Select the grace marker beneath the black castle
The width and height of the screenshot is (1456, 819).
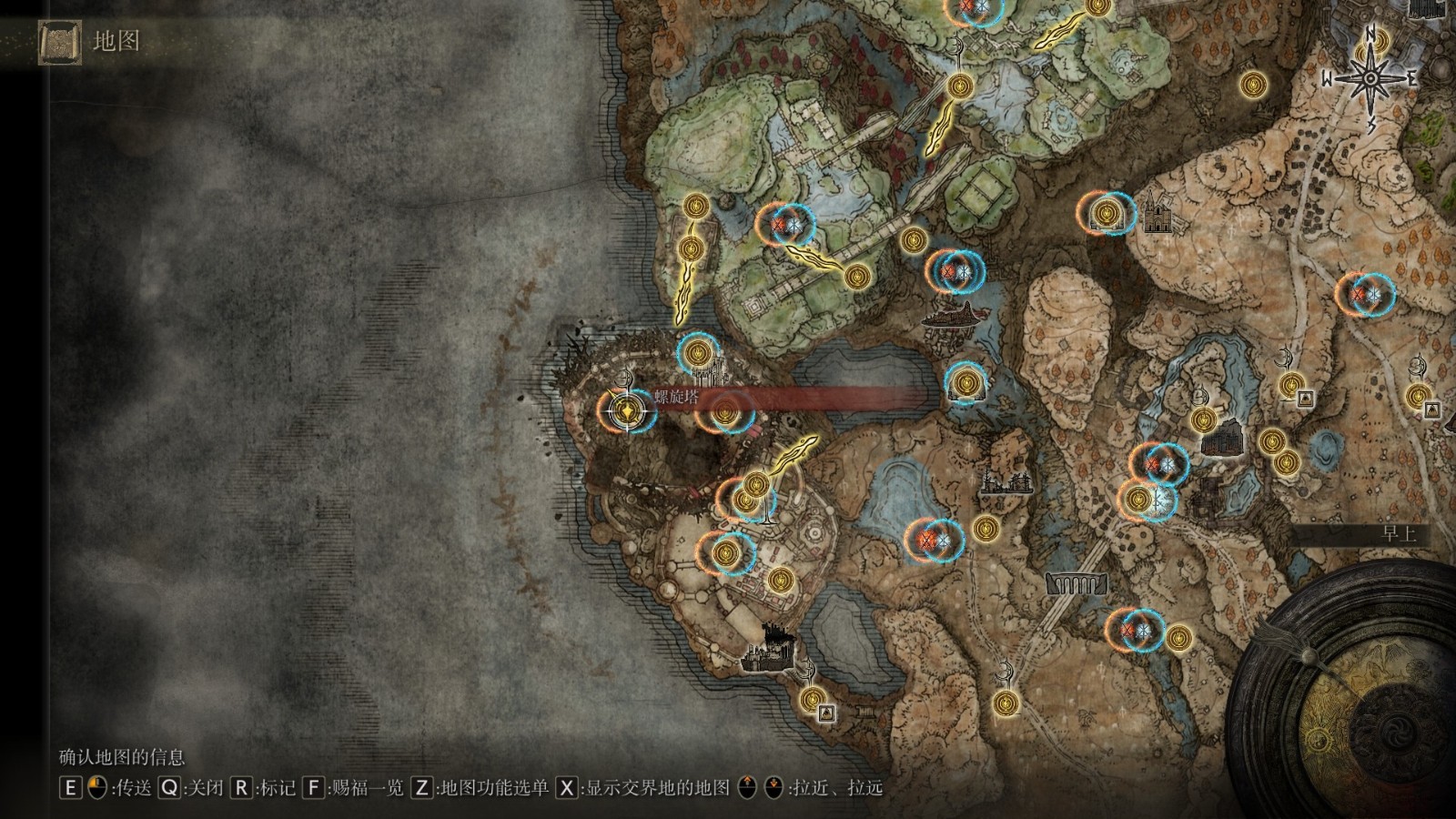[812, 699]
